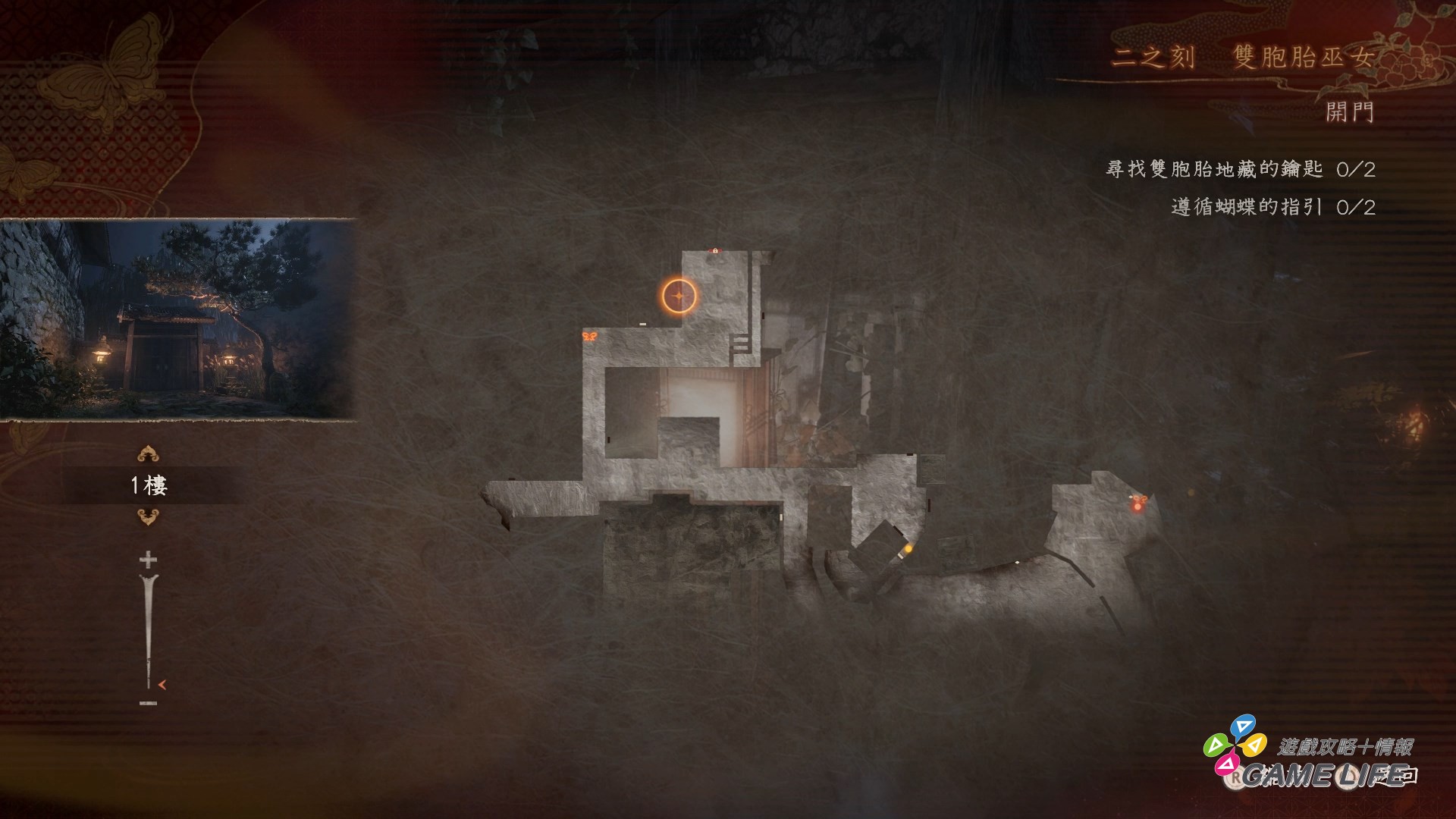This screenshot has width=1456, height=819.
Task: Click the butterfly marker beside the red enemy dot
Action: [1141, 497]
